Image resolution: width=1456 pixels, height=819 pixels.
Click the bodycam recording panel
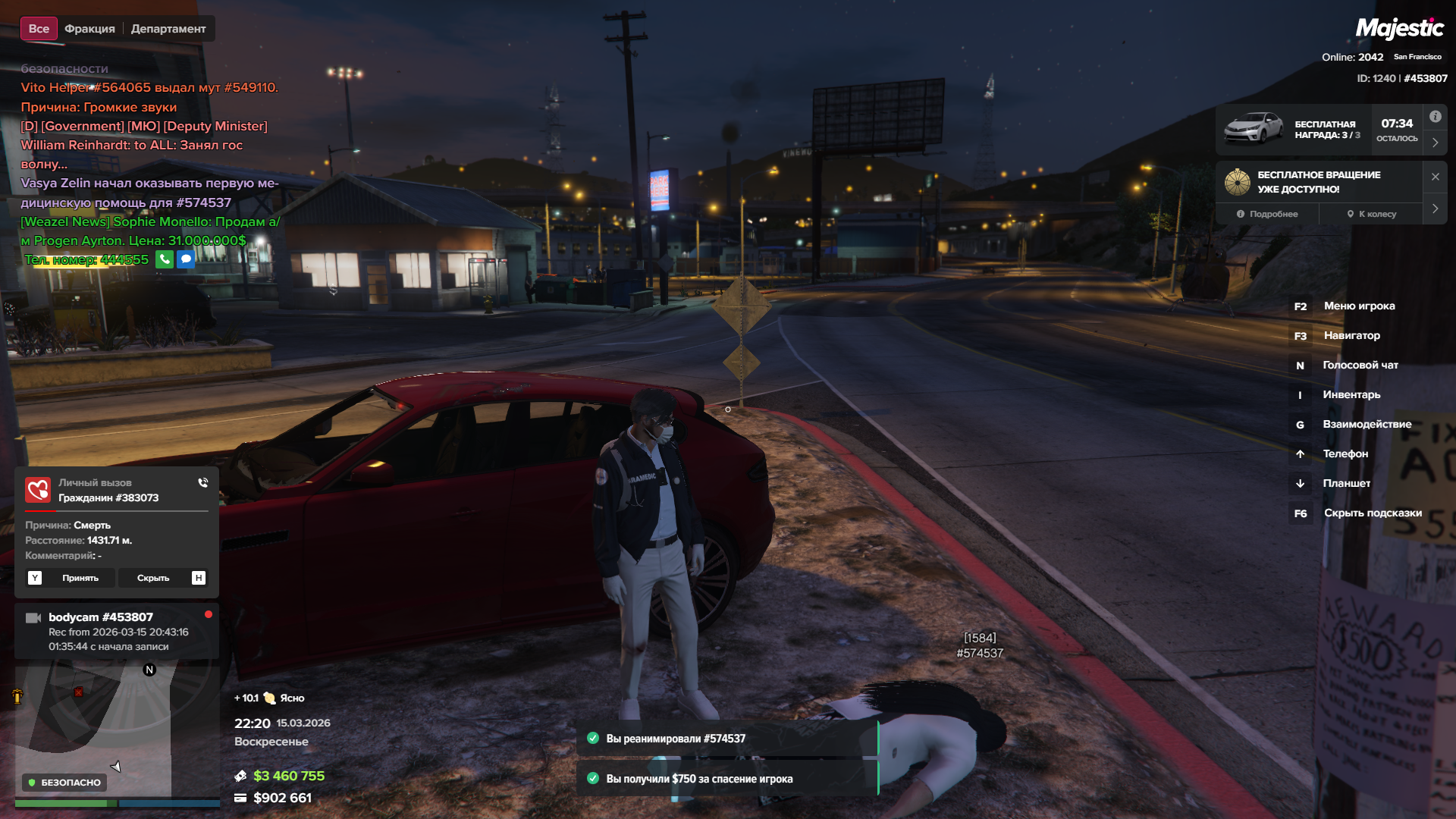tap(116, 631)
